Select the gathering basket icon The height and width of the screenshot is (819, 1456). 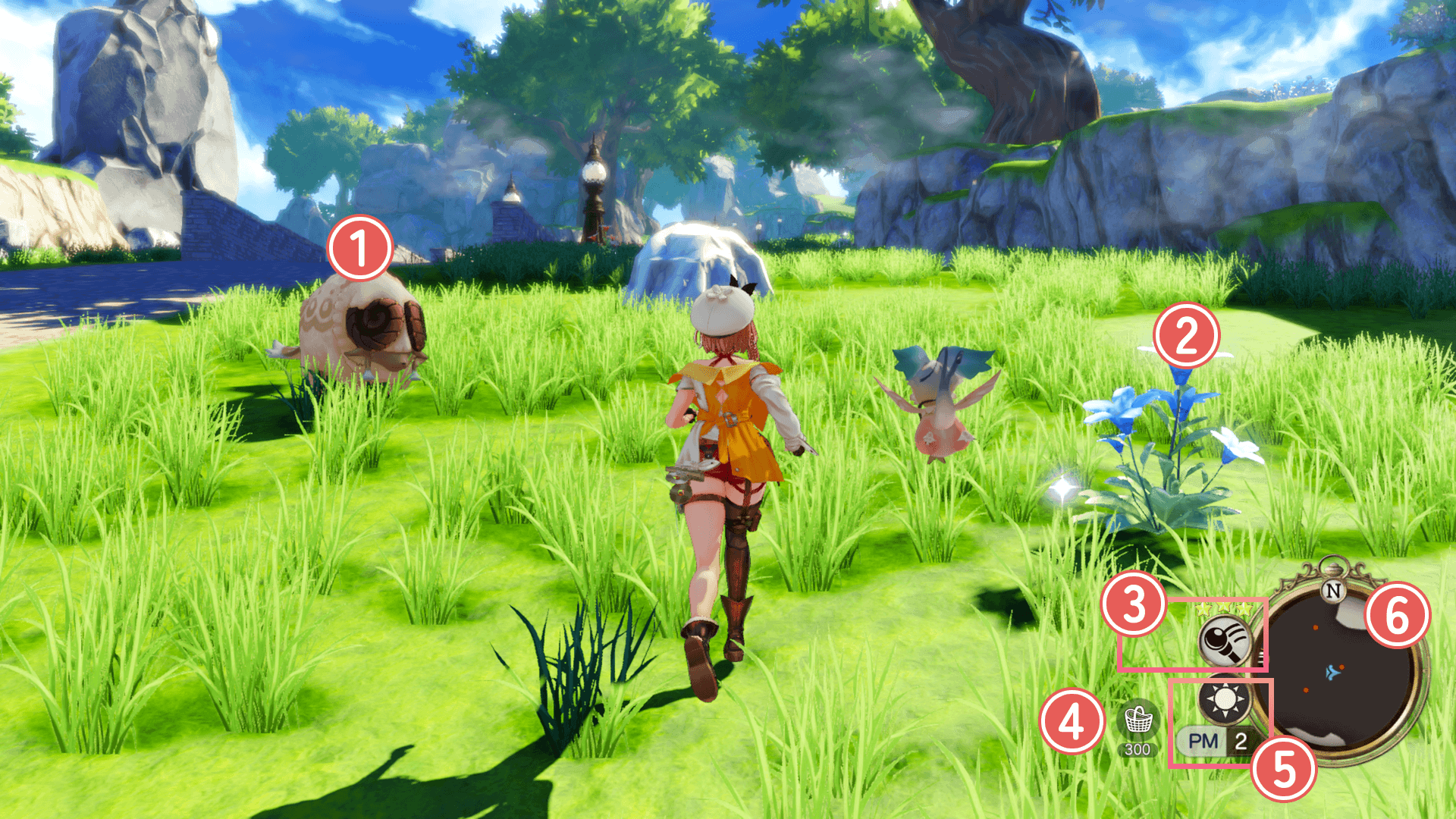(1137, 720)
